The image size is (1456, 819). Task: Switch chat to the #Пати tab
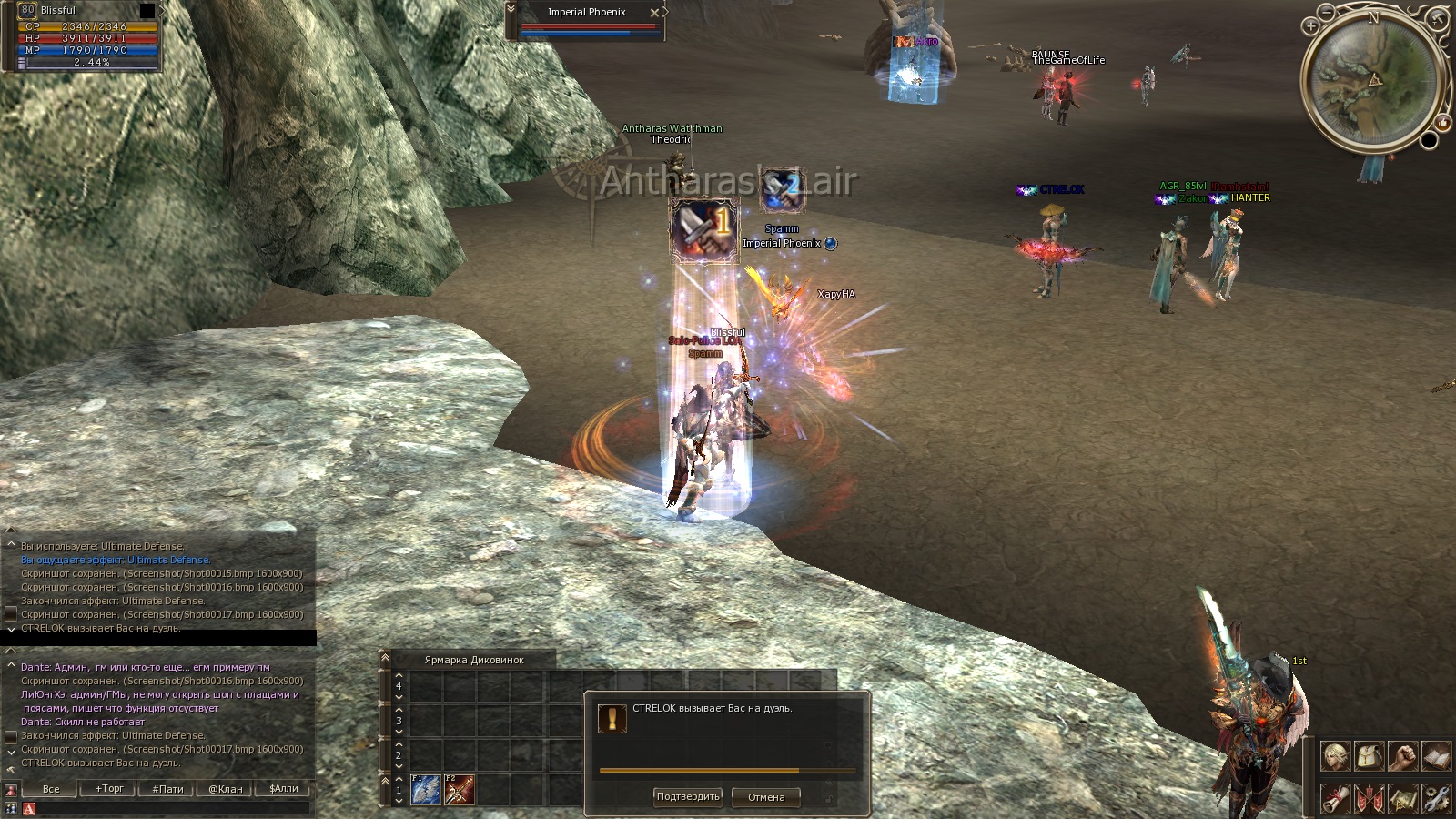(167, 789)
